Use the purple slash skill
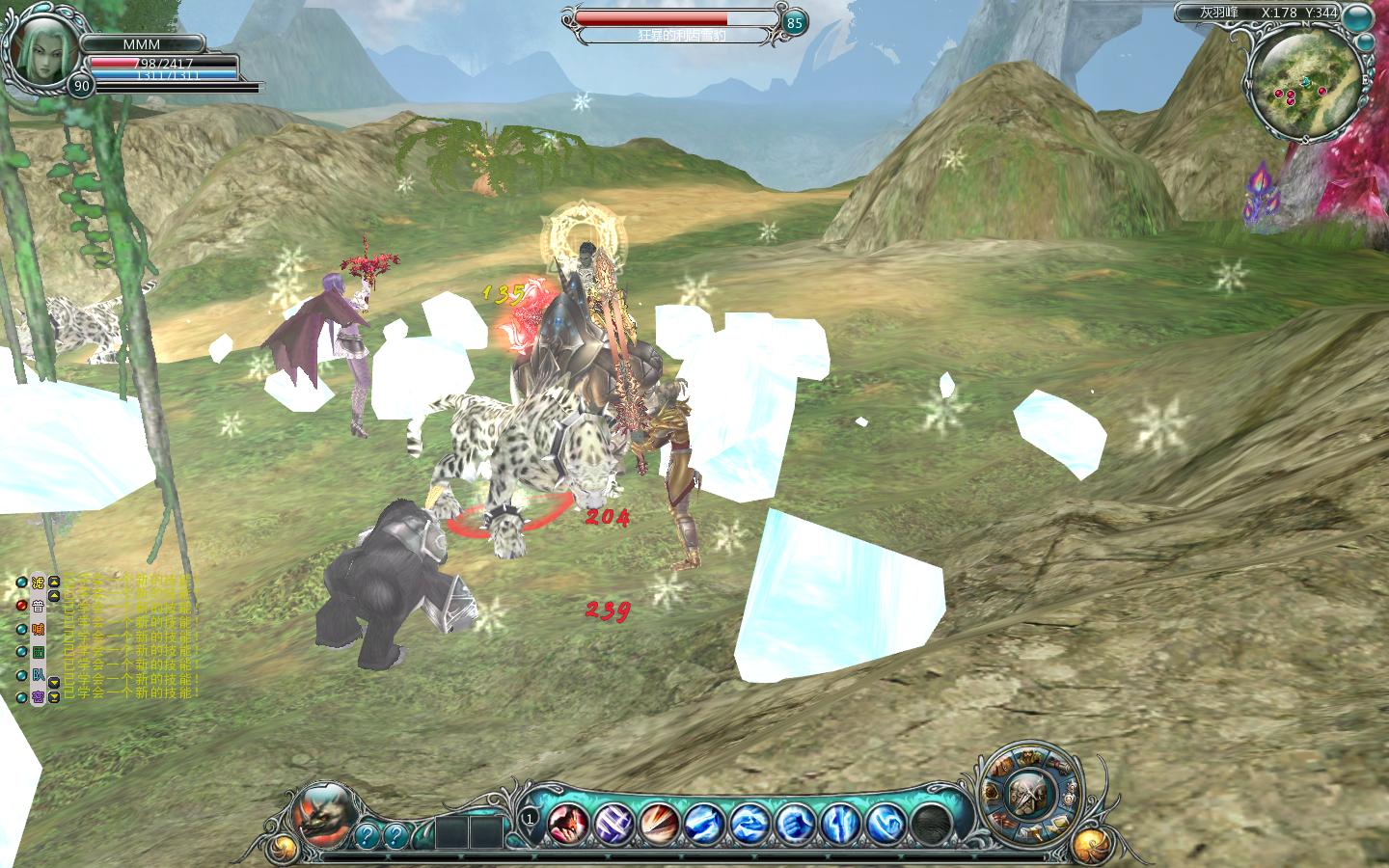Viewport: 1389px width, 868px height. click(613, 824)
